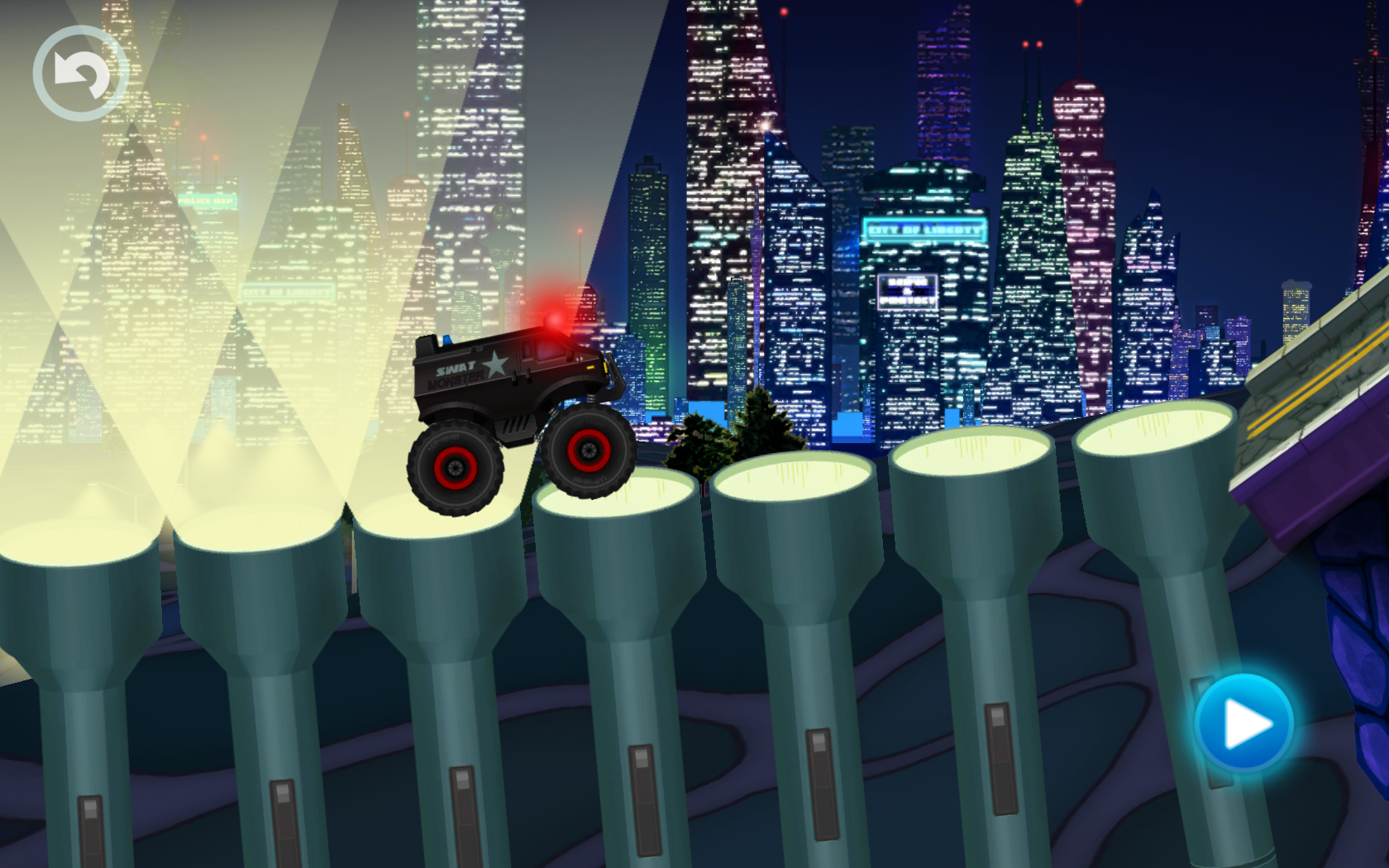
Task: Click the blue police light bar on truck roof
Action: [x=446, y=341]
